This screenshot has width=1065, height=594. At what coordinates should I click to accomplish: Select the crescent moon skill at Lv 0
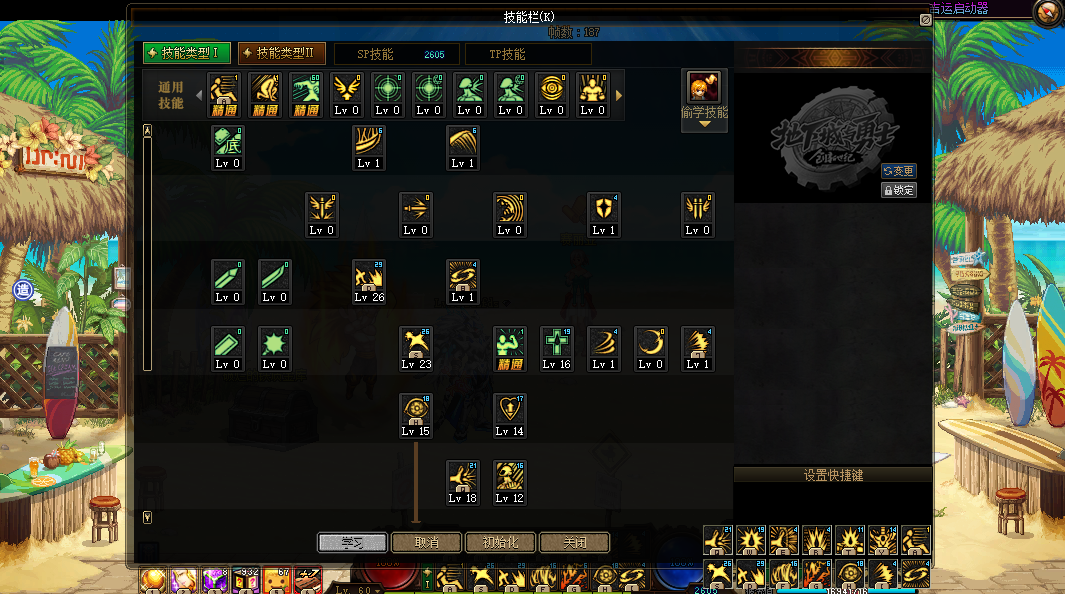coord(650,343)
